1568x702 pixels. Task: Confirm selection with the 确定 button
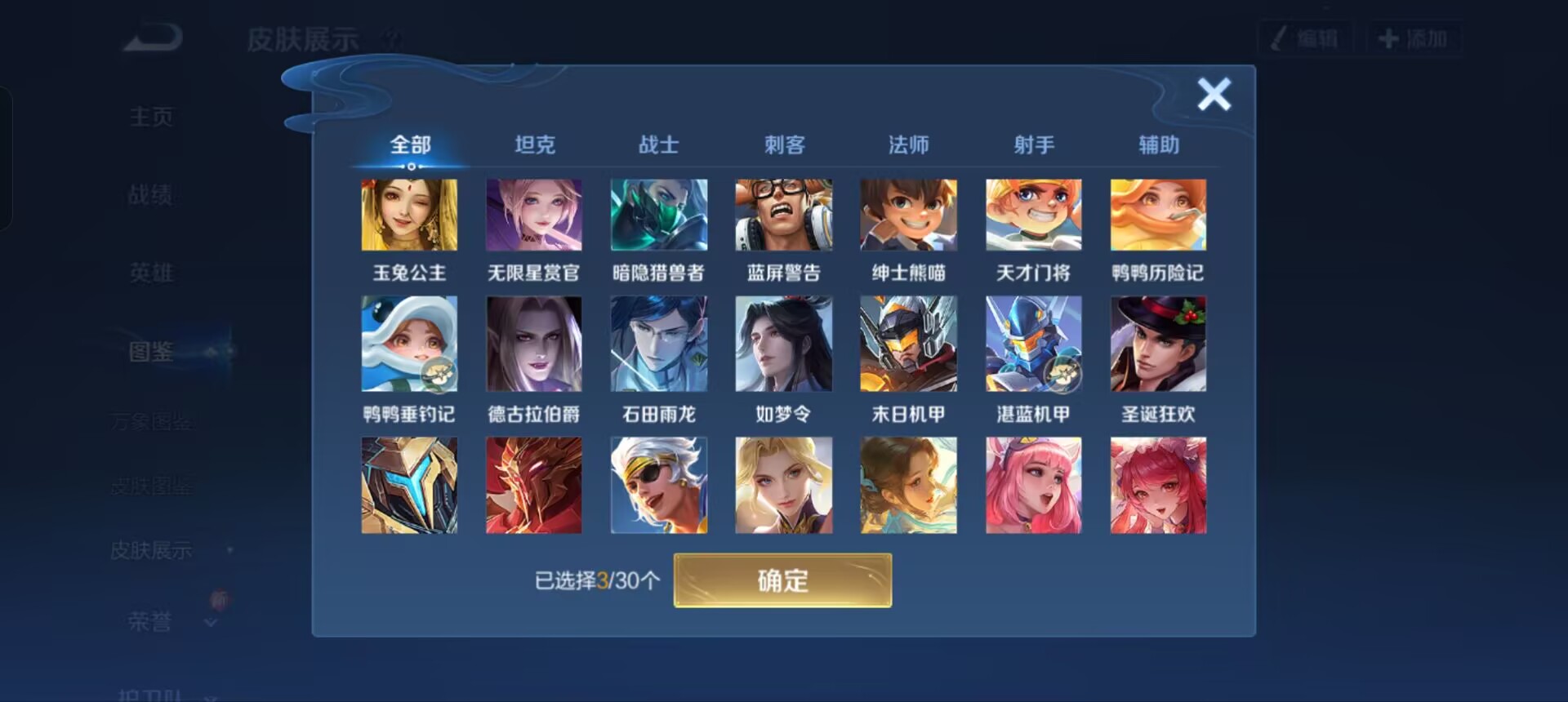coord(782,580)
